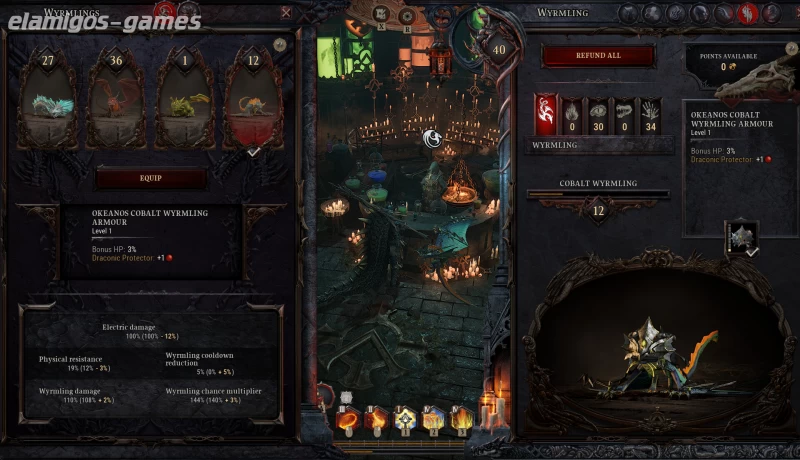Use the blue and white cross skill

[405, 419]
